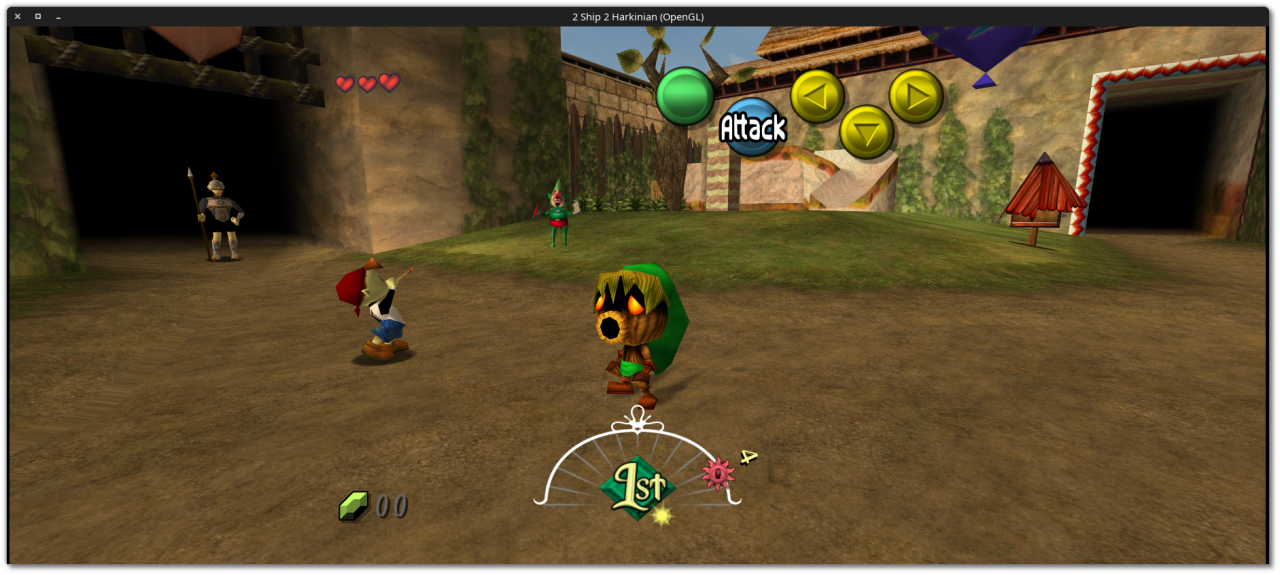Choose the yellow left-arrow item slot
Screen dimensions: 1280x575
(817, 97)
